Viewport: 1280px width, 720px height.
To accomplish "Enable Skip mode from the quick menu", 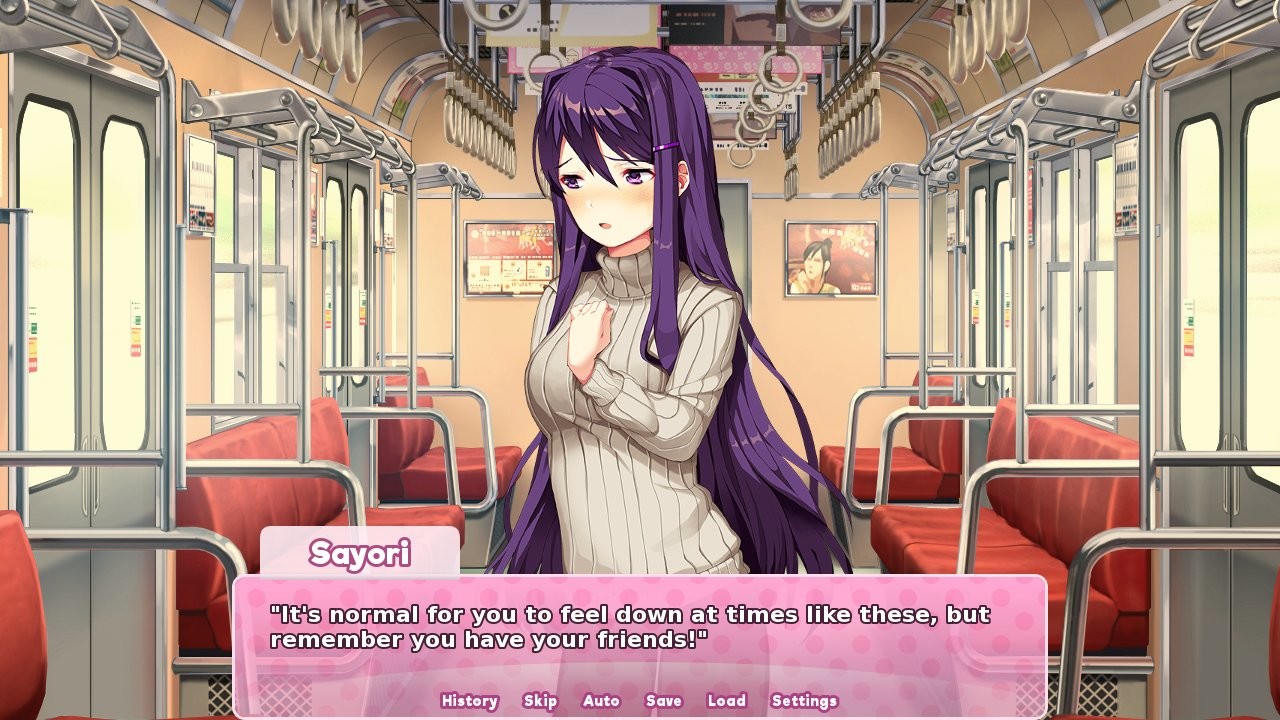I will pos(539,701).
